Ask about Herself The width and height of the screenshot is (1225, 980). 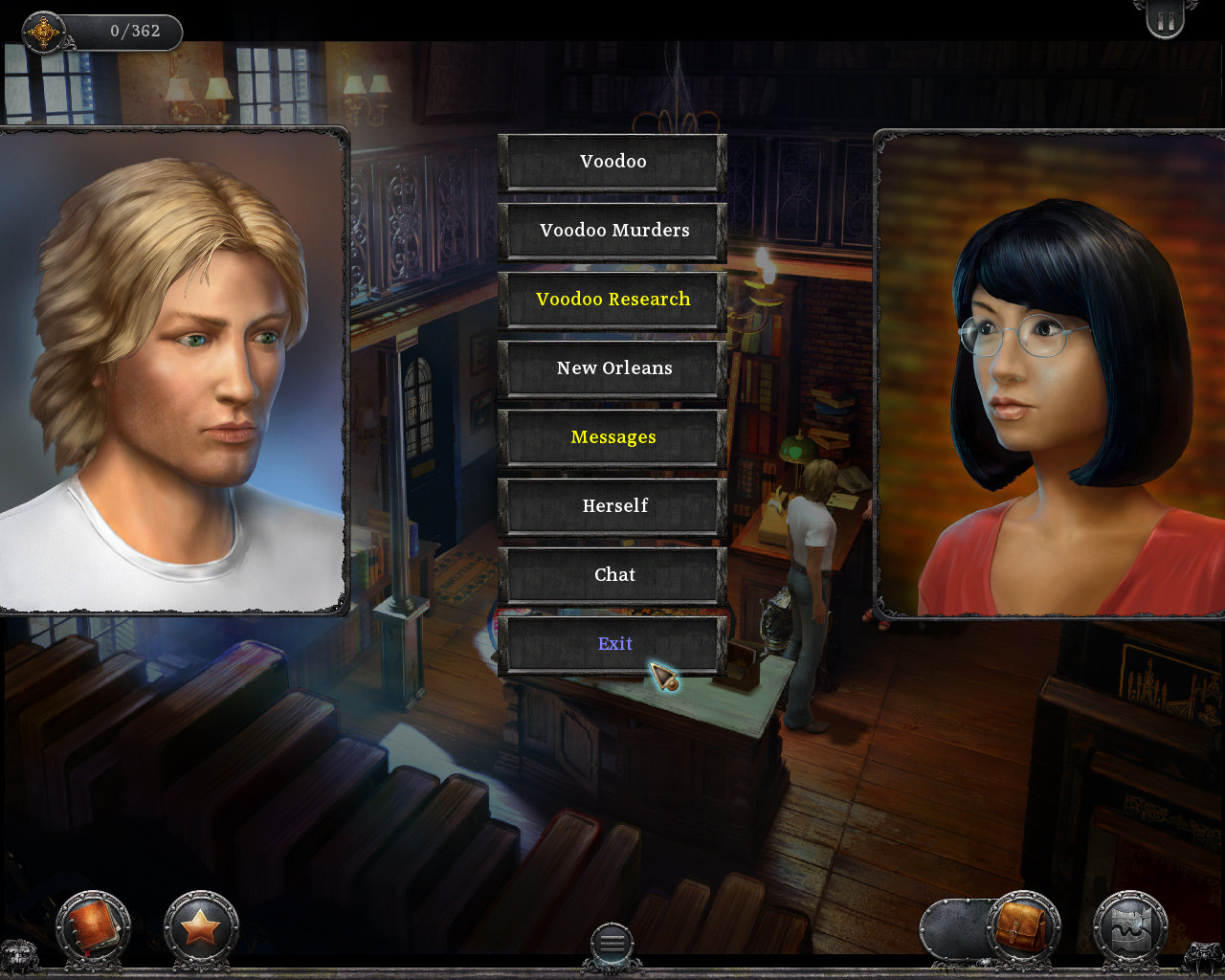point(612,506)
